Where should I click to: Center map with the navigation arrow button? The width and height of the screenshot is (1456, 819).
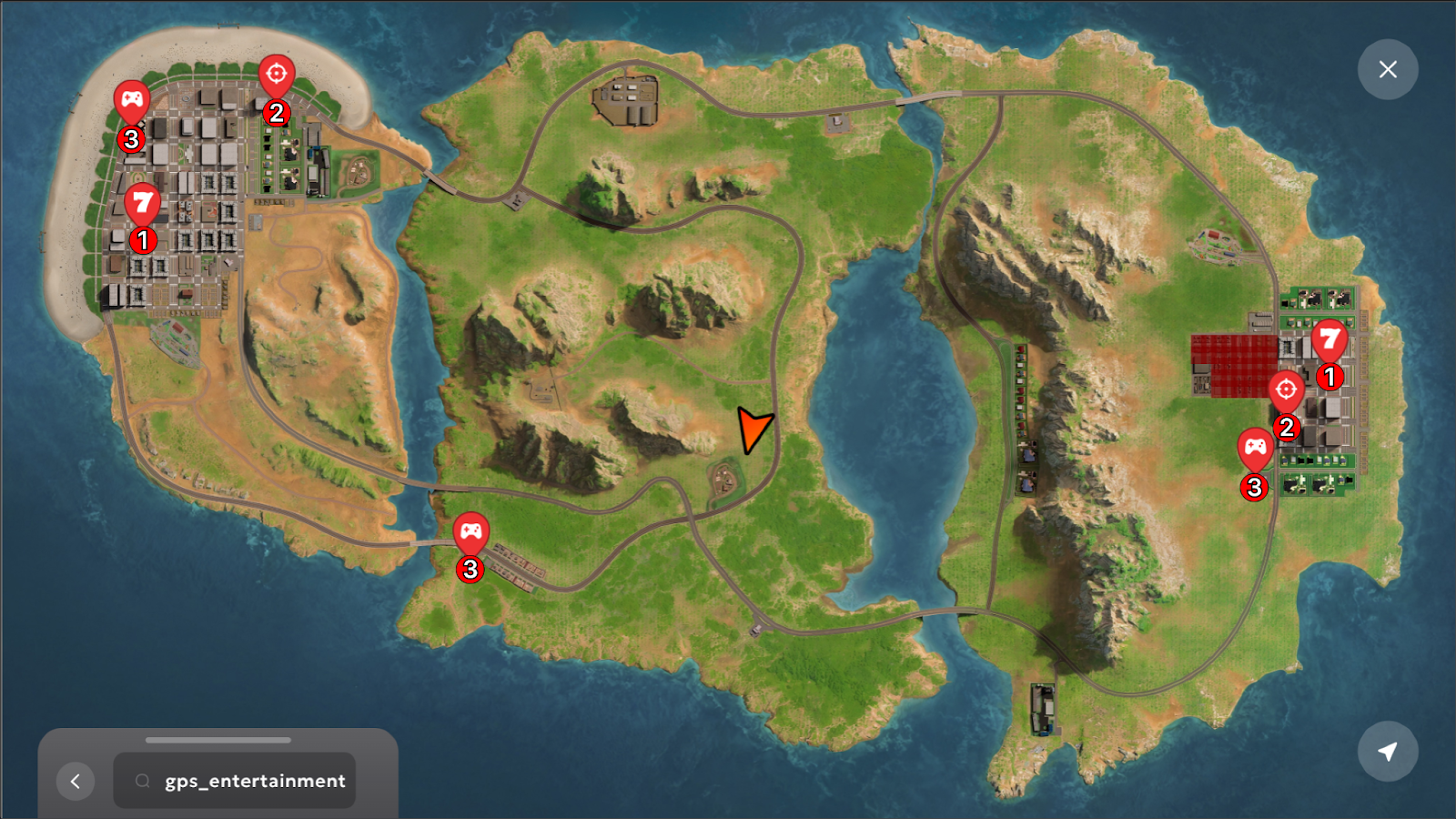click(x=1387, y=752)
